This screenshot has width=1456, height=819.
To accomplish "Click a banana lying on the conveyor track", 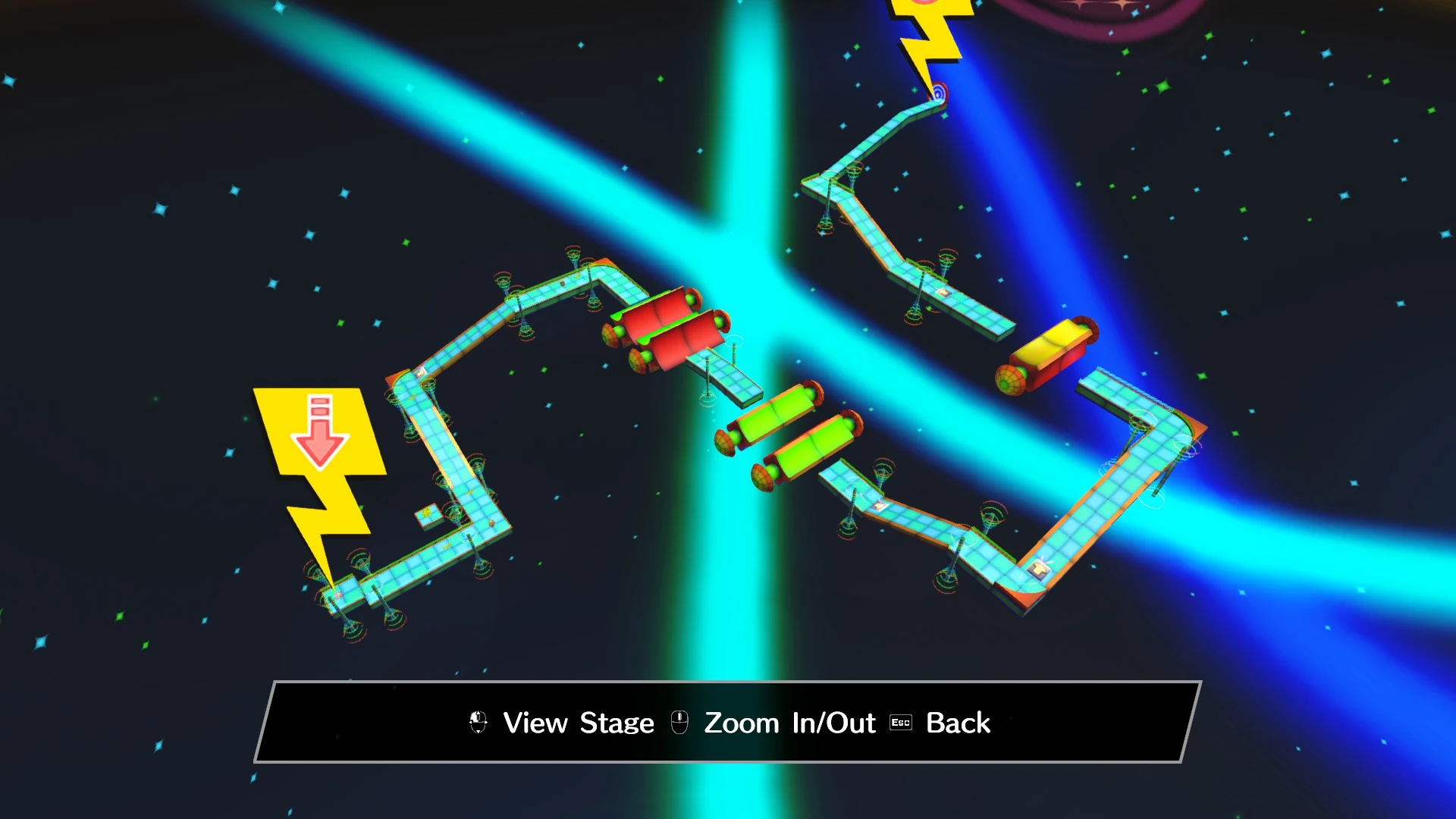I will click(469, 491).
